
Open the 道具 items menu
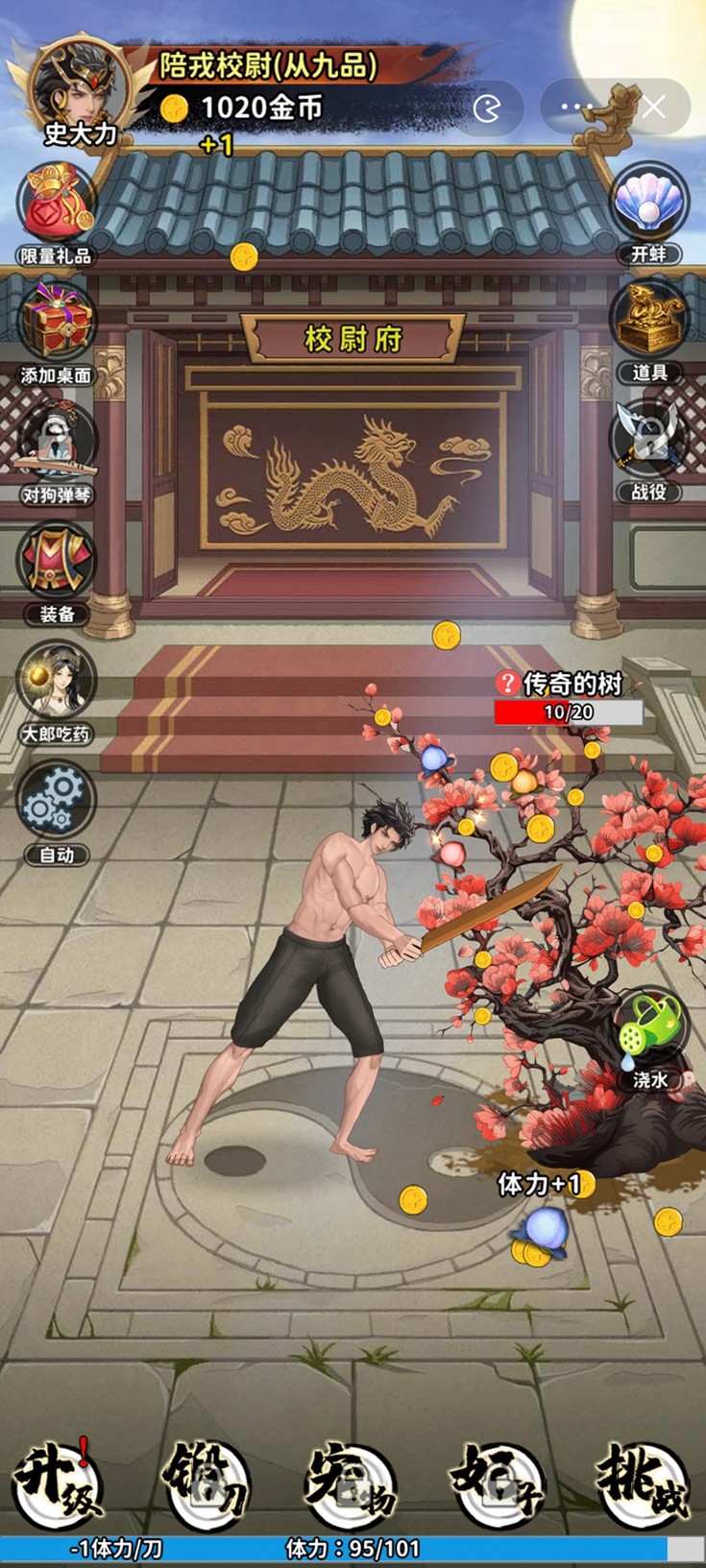[649, 323]
